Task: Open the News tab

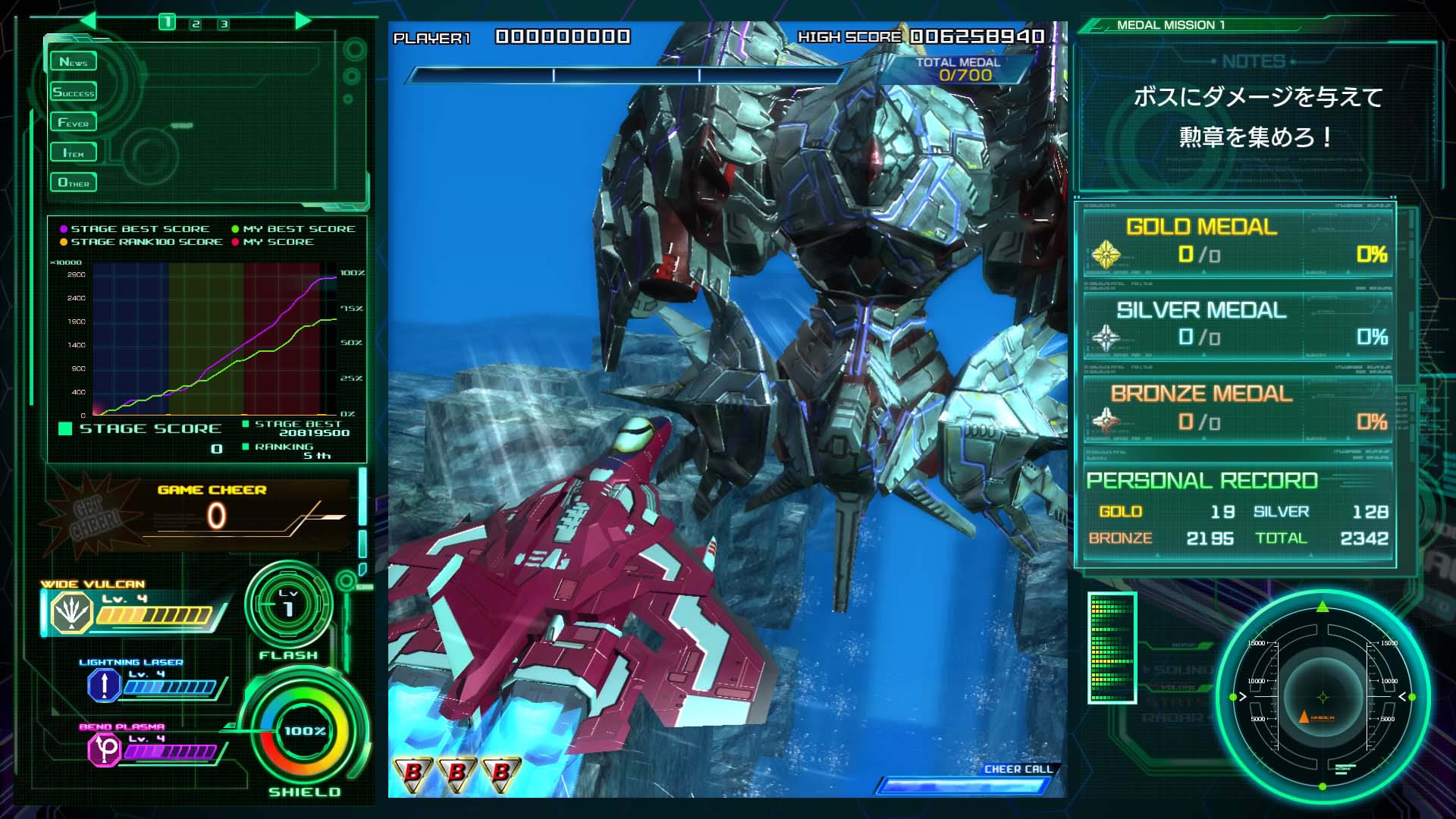Action: 73,61
